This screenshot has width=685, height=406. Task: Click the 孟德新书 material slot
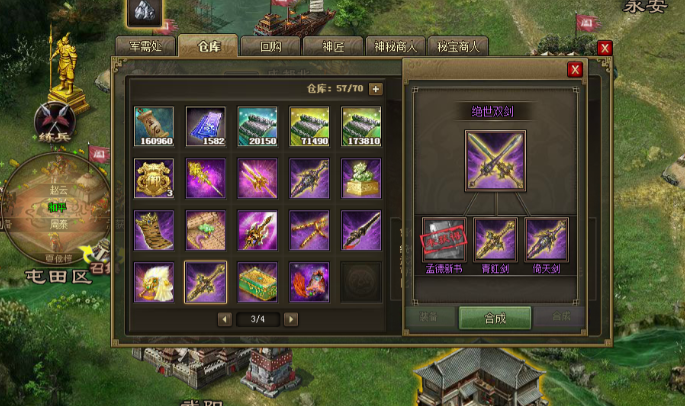pos(443,239)
